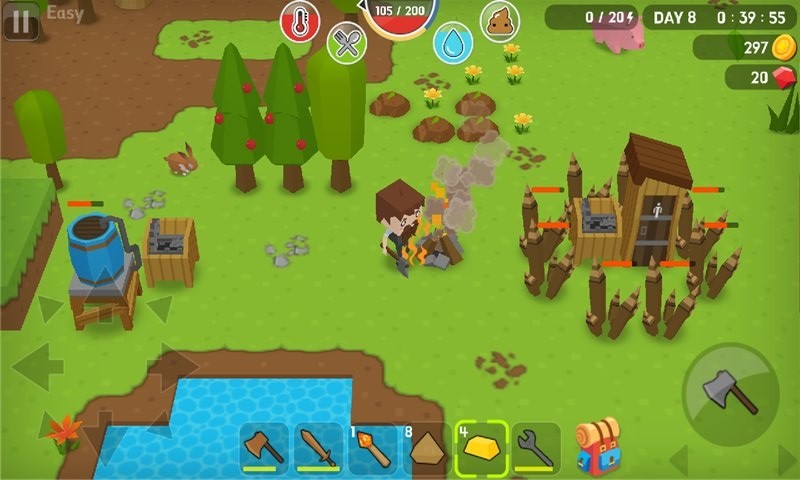The height and width of the screenshot is (480, 800).
Task: Select the axe hotbar slot
Action: [x=265, y=448]
